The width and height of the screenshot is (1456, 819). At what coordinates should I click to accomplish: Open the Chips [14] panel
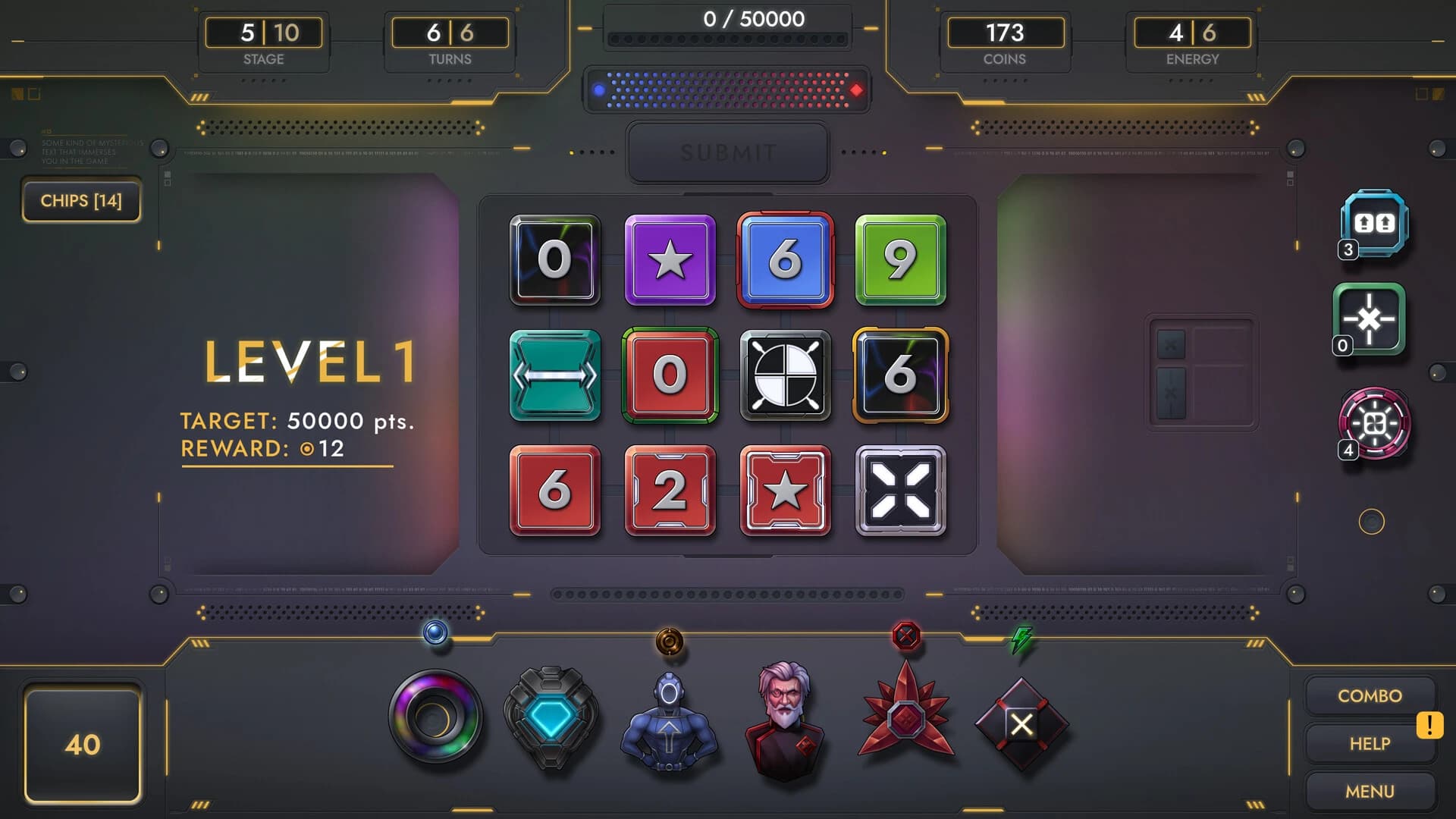pyautogui.click(x=81, y=201)
